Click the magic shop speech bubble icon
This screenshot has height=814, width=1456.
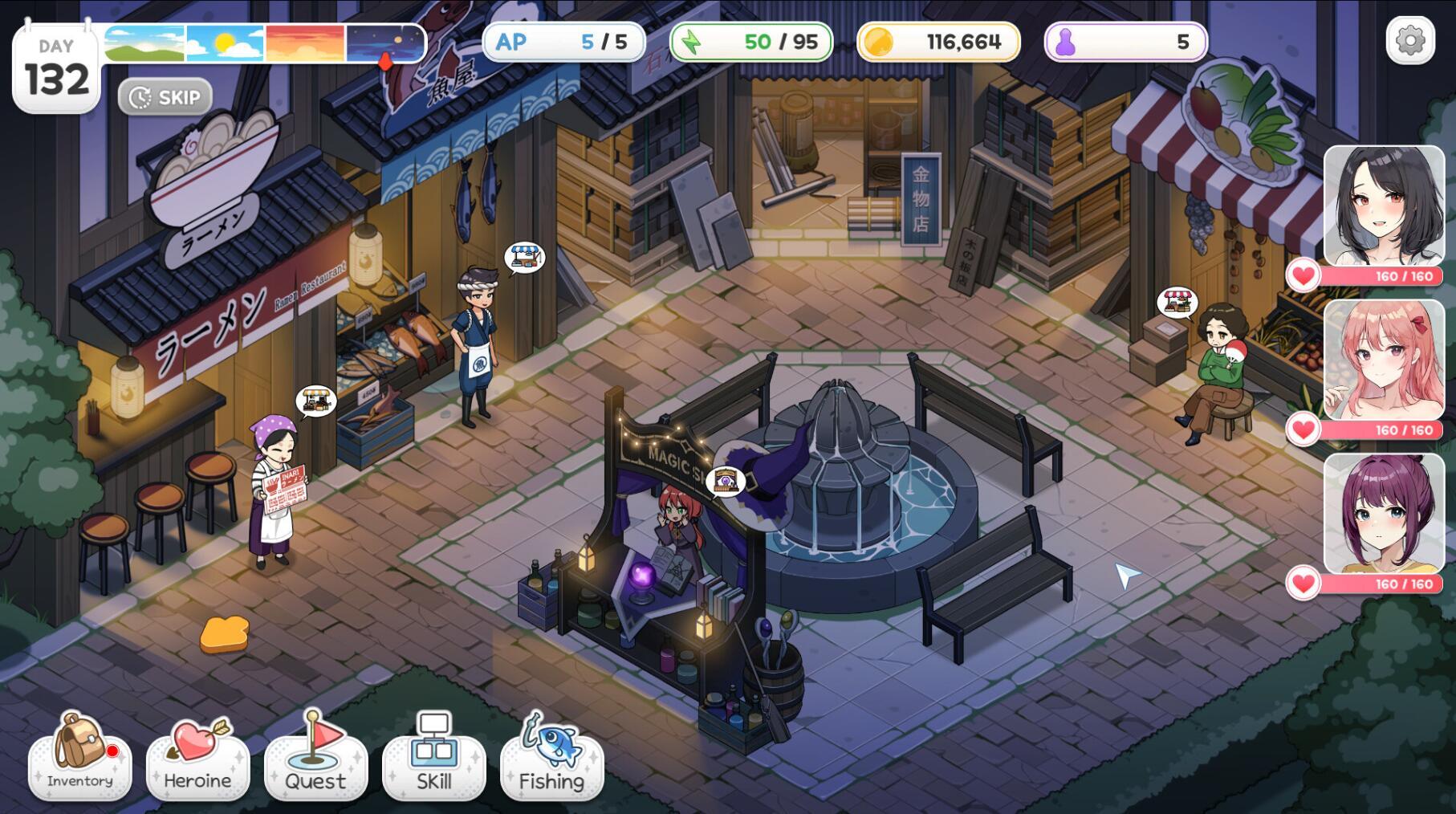tap(725, 482)
